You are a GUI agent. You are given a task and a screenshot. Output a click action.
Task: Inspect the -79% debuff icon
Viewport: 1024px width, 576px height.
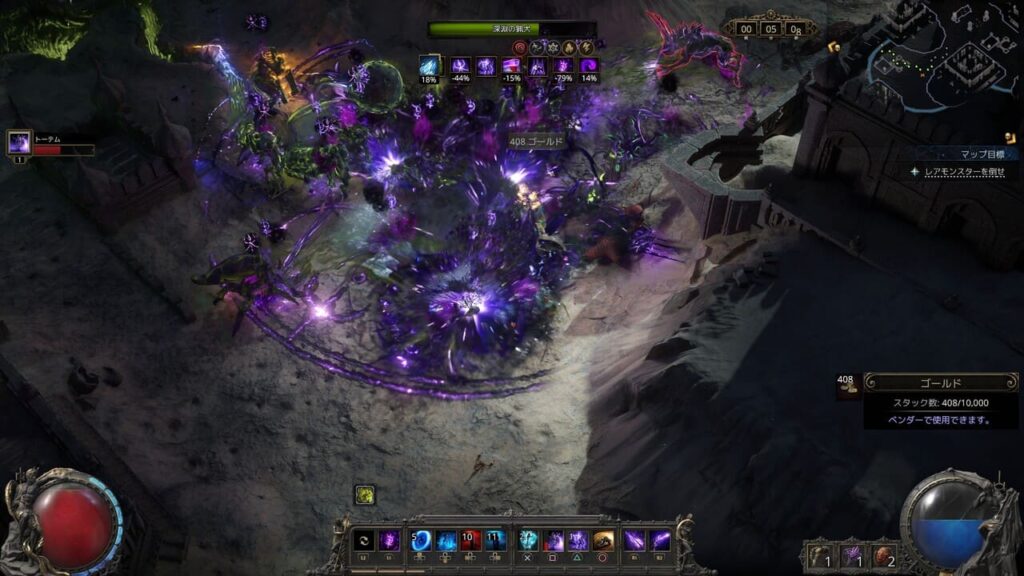click(x=564, y=66)
